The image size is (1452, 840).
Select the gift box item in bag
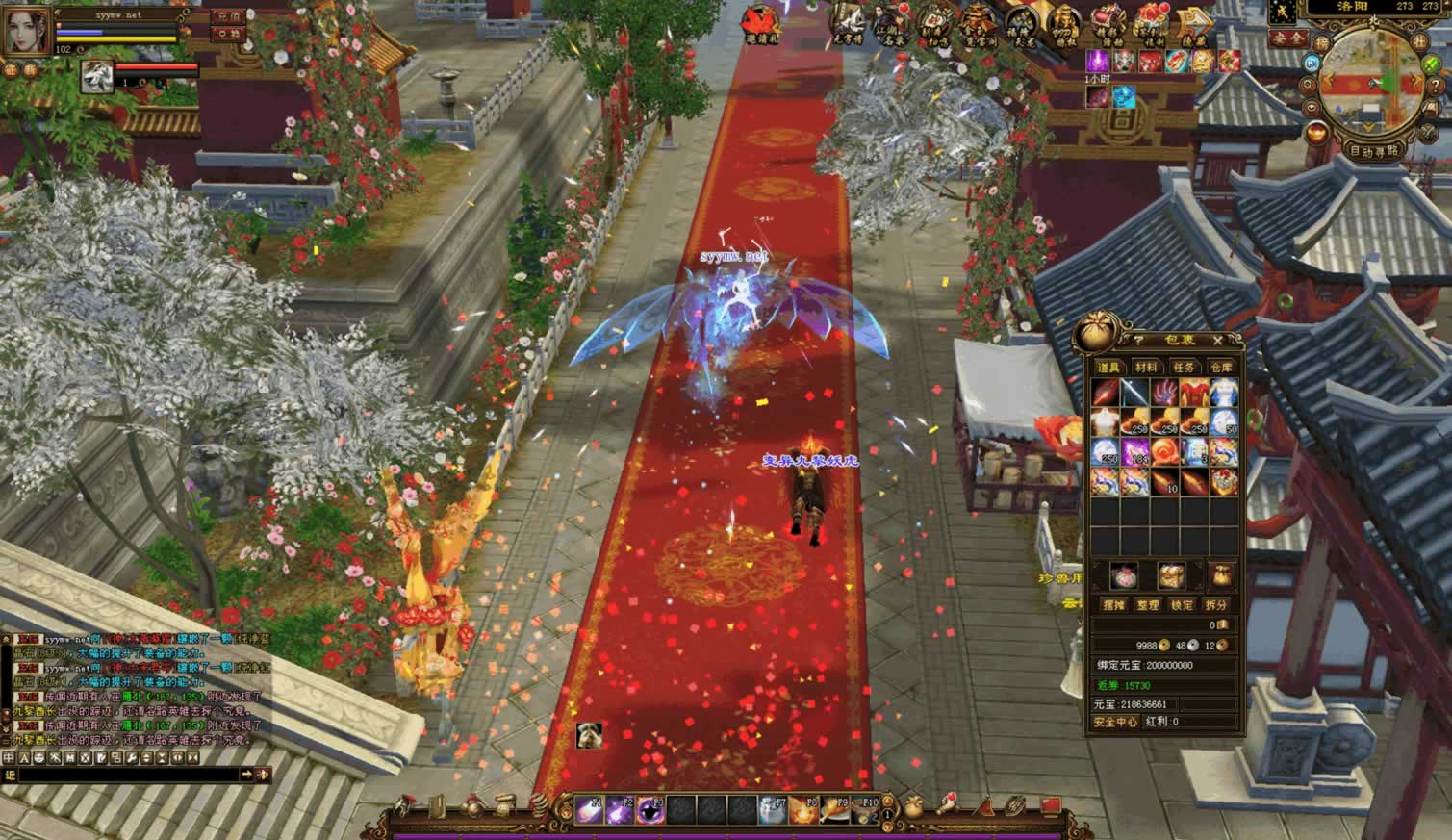coord(1223,482)
